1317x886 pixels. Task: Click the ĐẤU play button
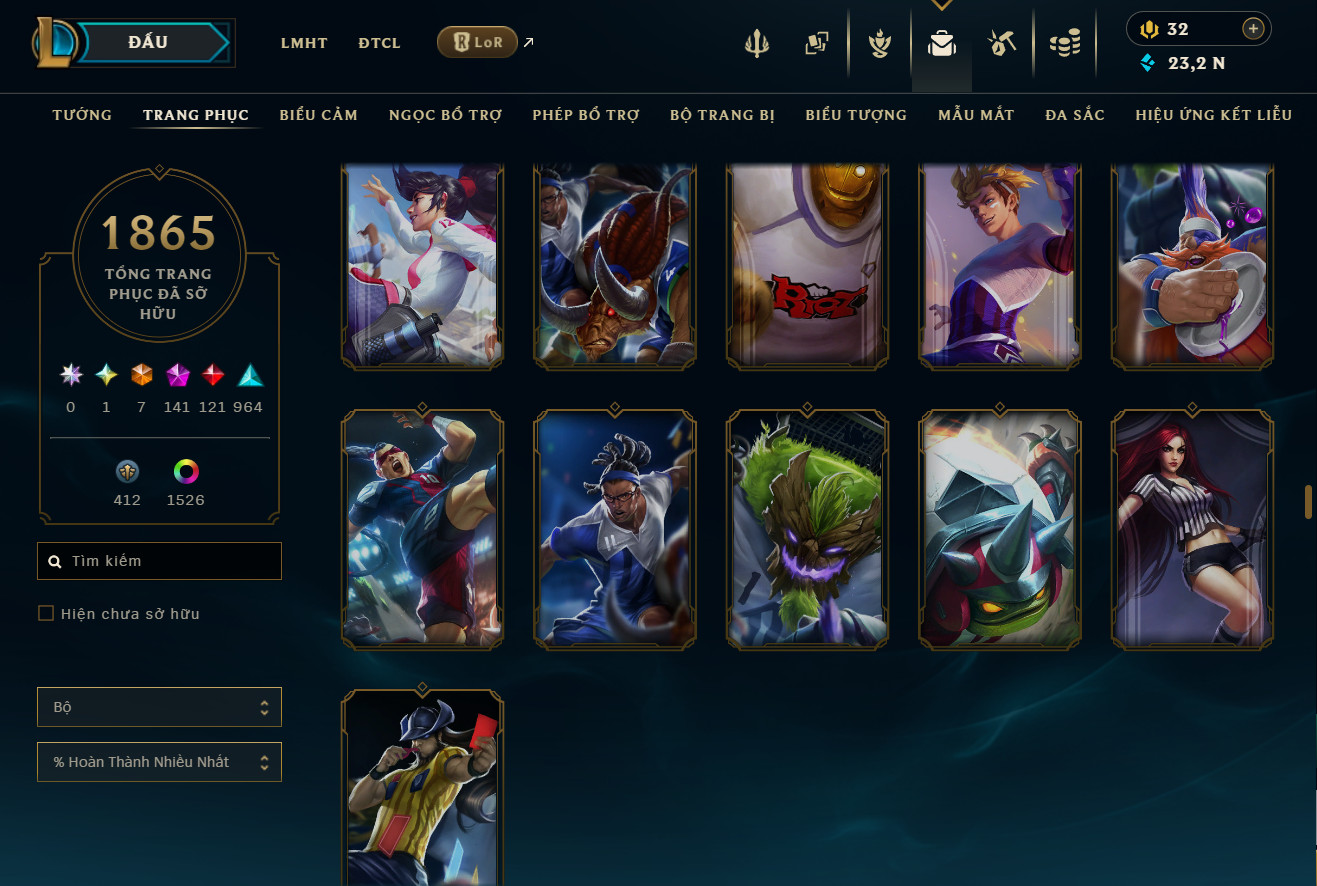(x=150, y=43)
